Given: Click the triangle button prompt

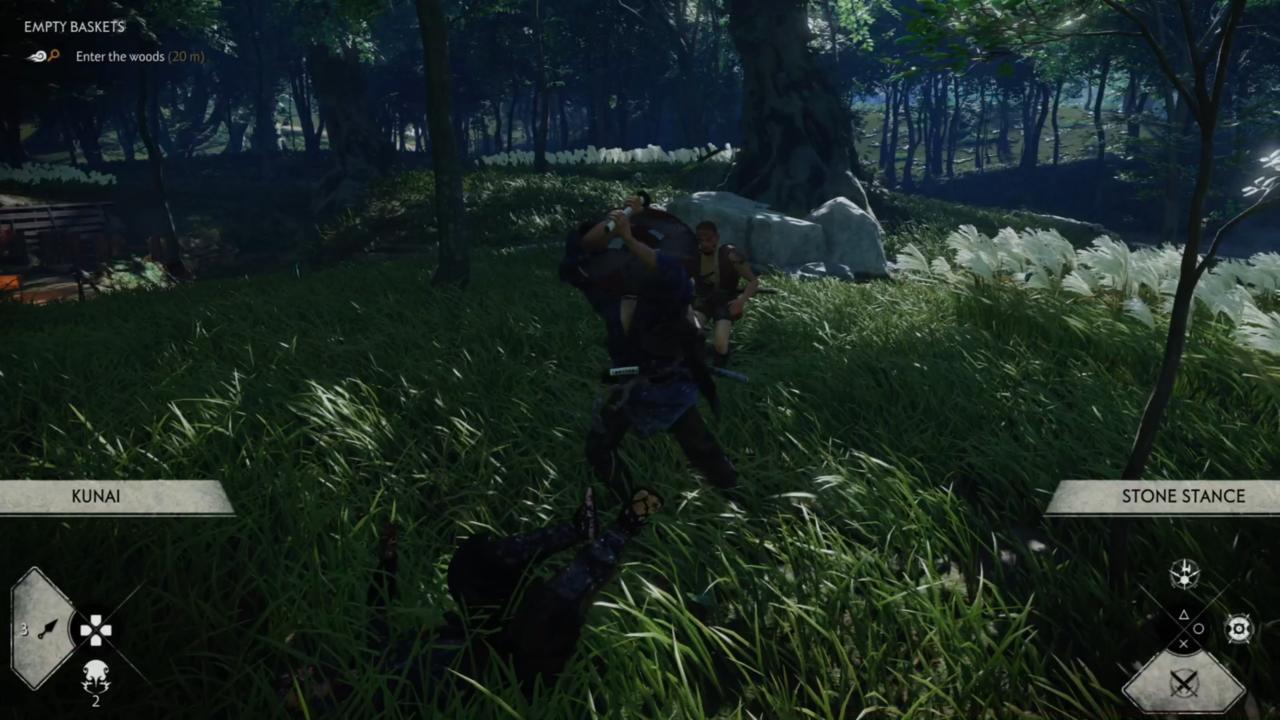Looking at the screenshot, I should [x=1183, y=613].
